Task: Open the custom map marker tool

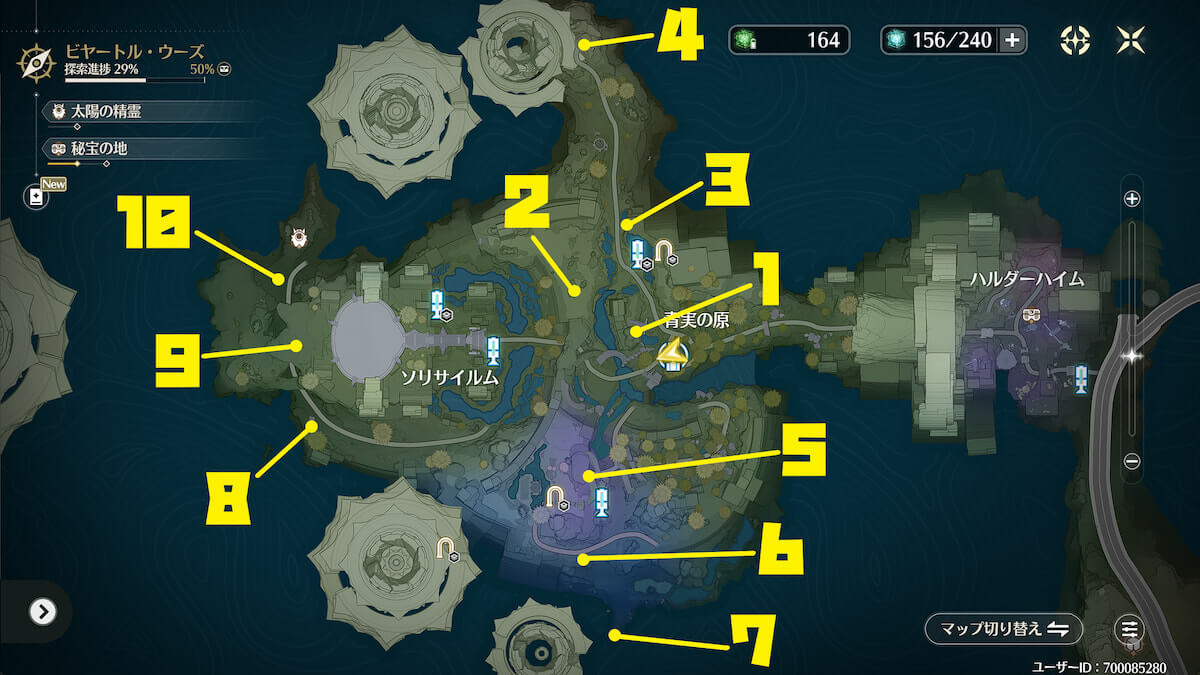Action: coord(1075,40)
